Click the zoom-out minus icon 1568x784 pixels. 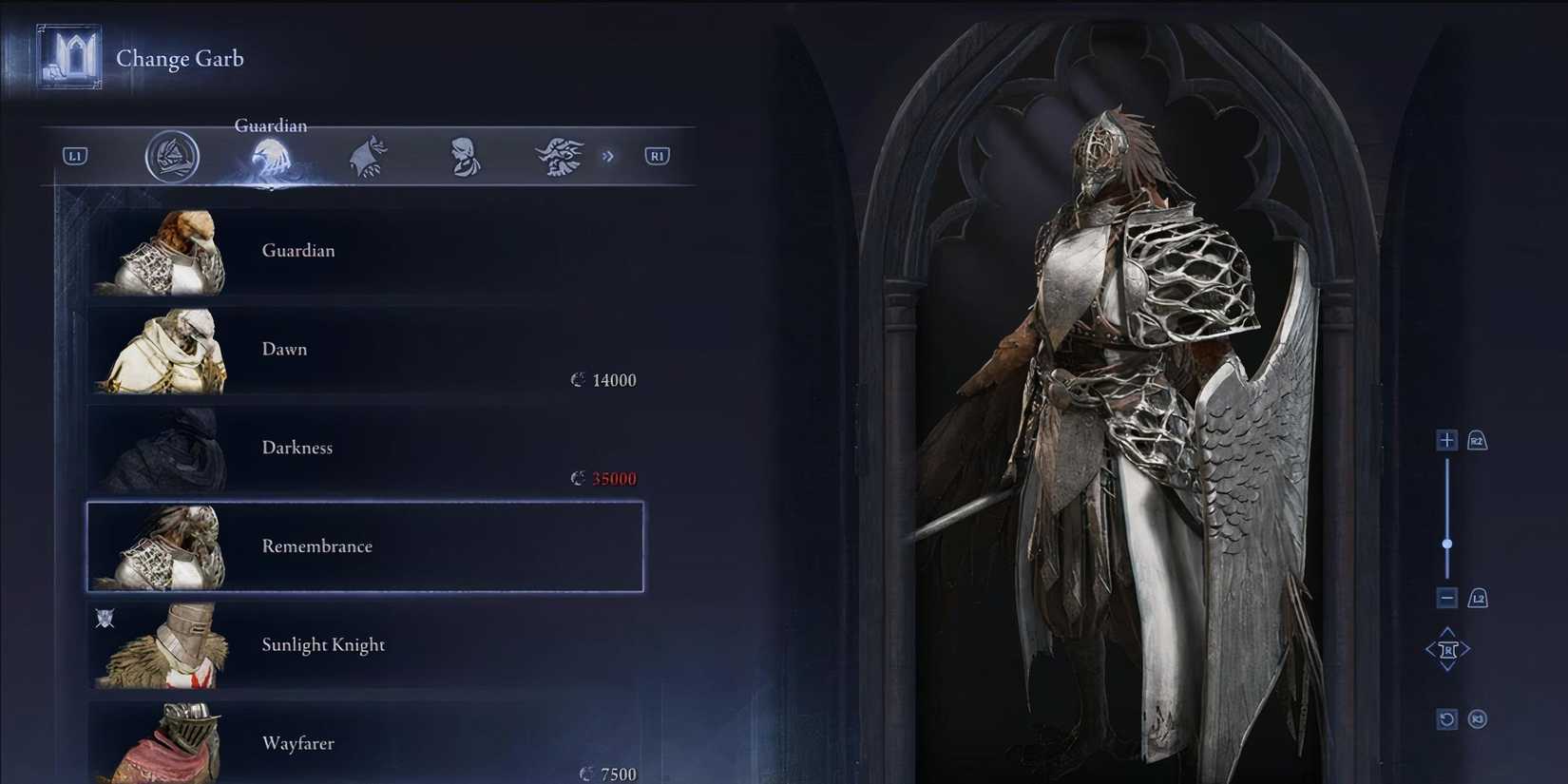(1446, 598)
